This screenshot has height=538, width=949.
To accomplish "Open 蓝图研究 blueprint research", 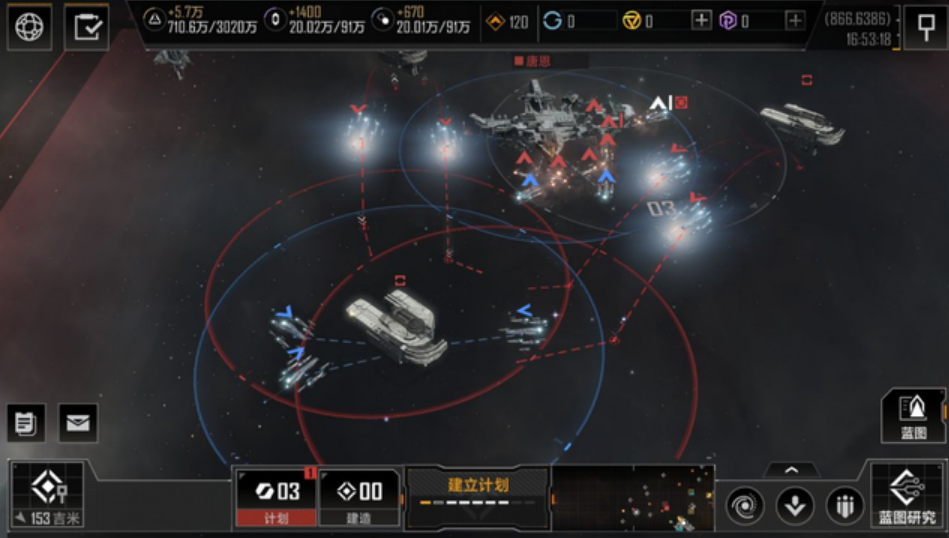I will (907, 497).
